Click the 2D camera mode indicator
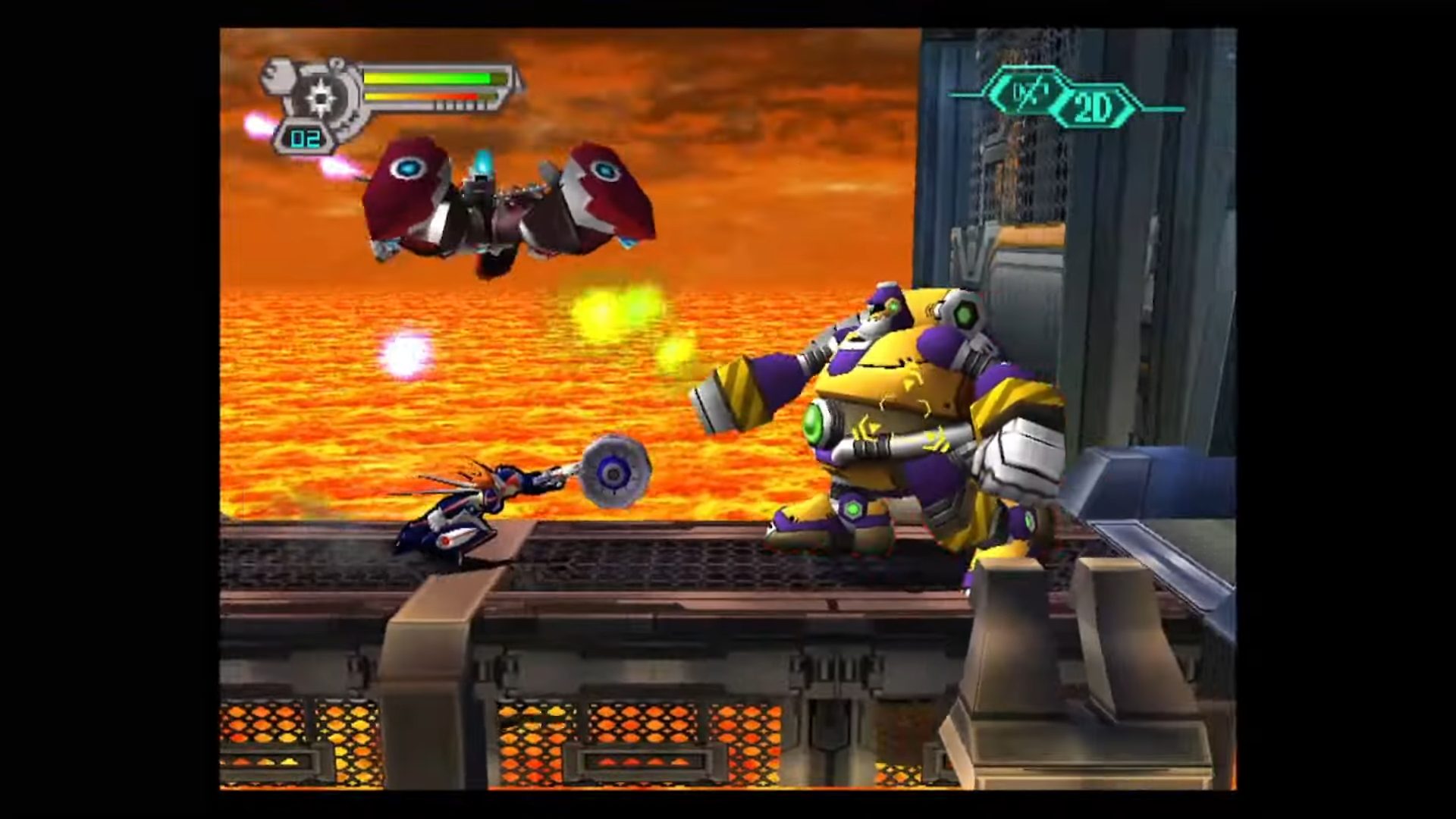 (x=1093, y=109)
